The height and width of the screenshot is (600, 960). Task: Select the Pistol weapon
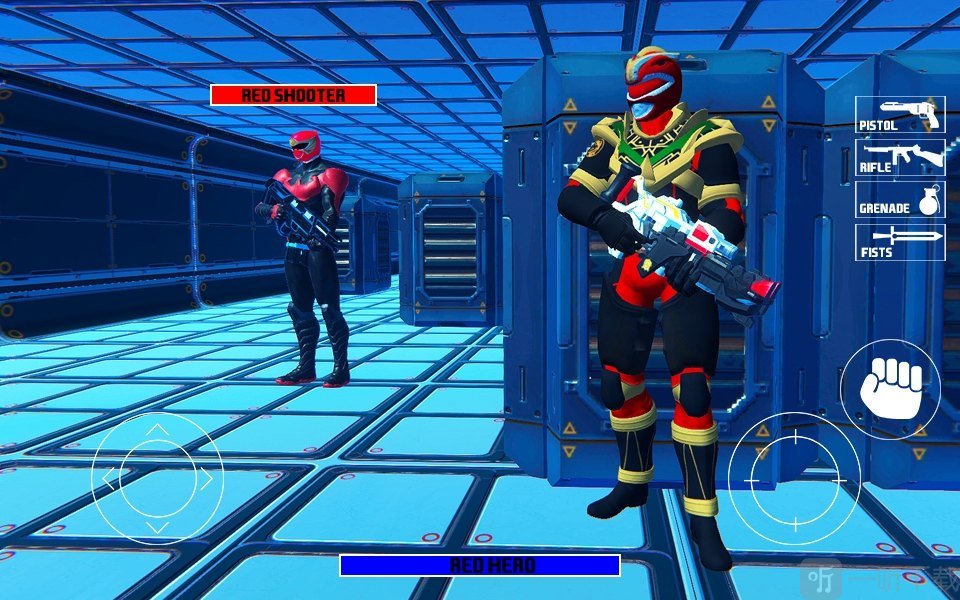click(x=900, y=115)
